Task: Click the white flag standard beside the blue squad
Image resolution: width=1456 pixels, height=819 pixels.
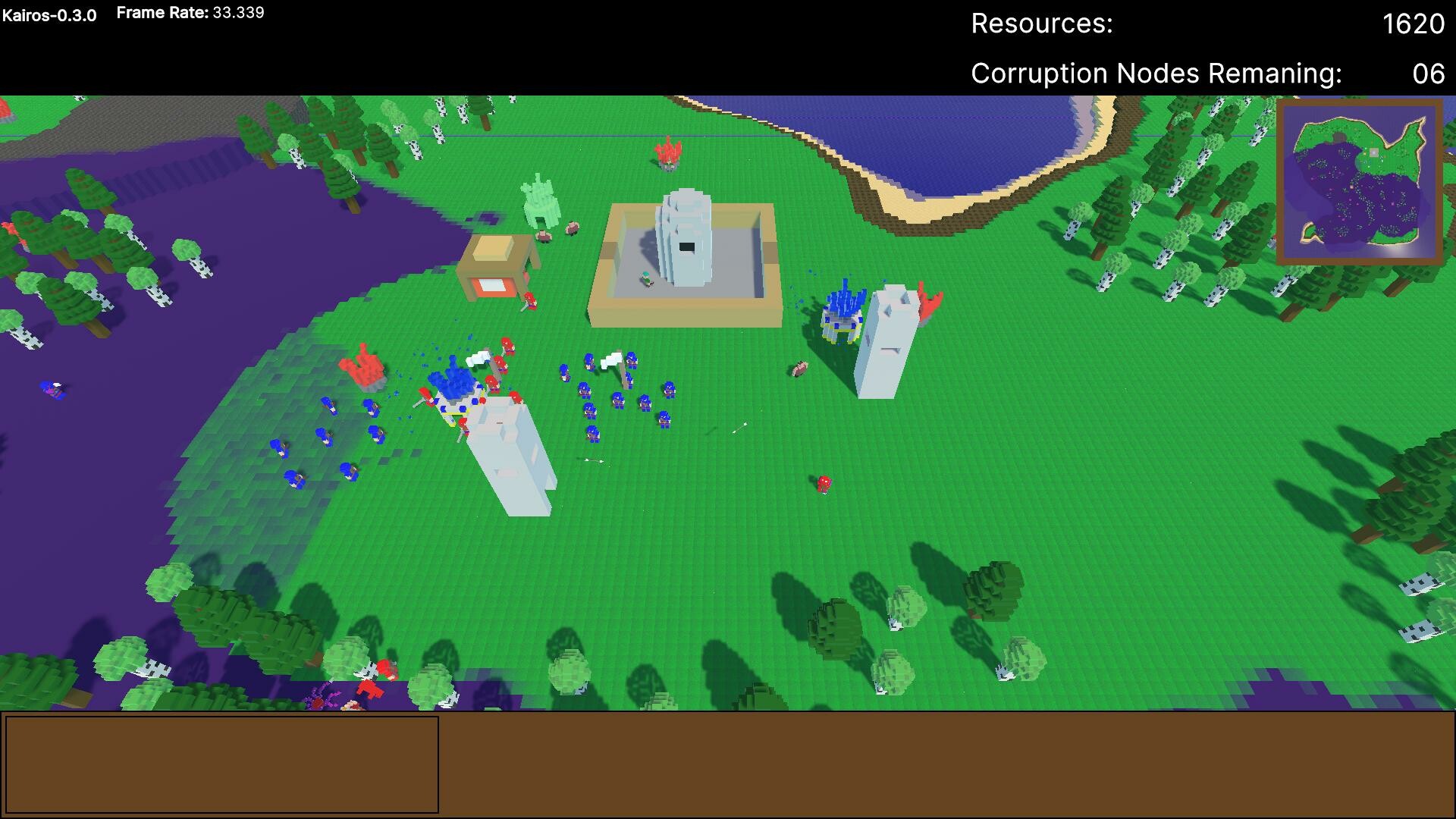Action: 611,359
